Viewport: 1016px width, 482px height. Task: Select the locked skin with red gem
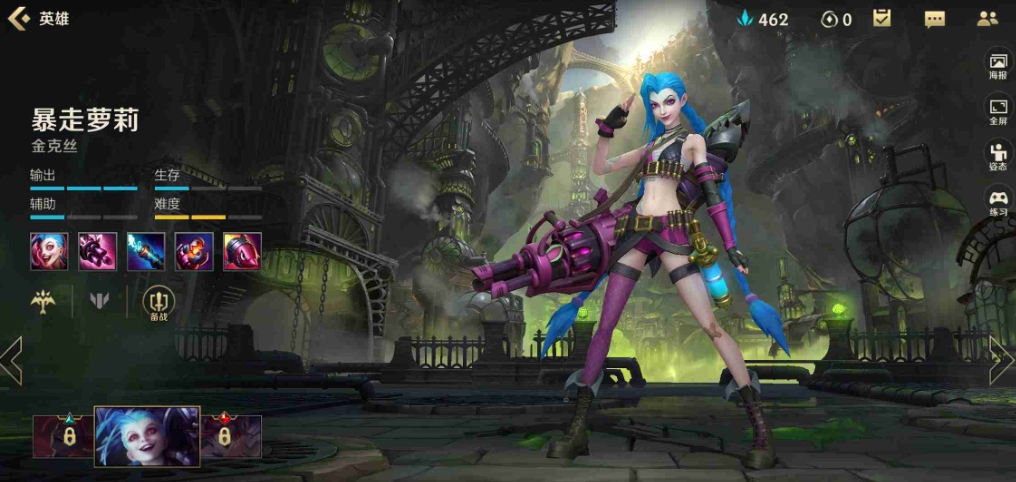[x=231, y=436]
